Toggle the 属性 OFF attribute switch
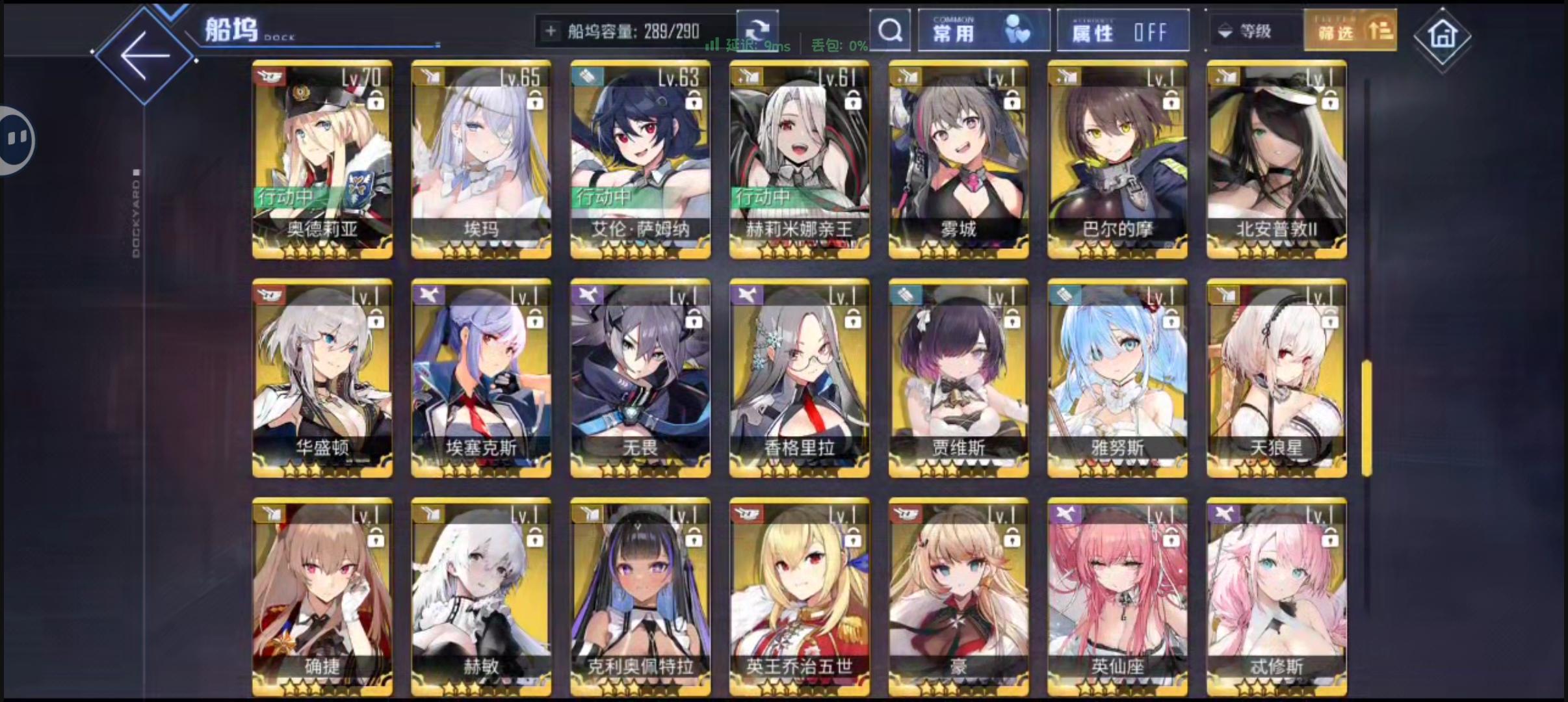The height and width of the screenshot is (702, 1568). click(1123, 30)
